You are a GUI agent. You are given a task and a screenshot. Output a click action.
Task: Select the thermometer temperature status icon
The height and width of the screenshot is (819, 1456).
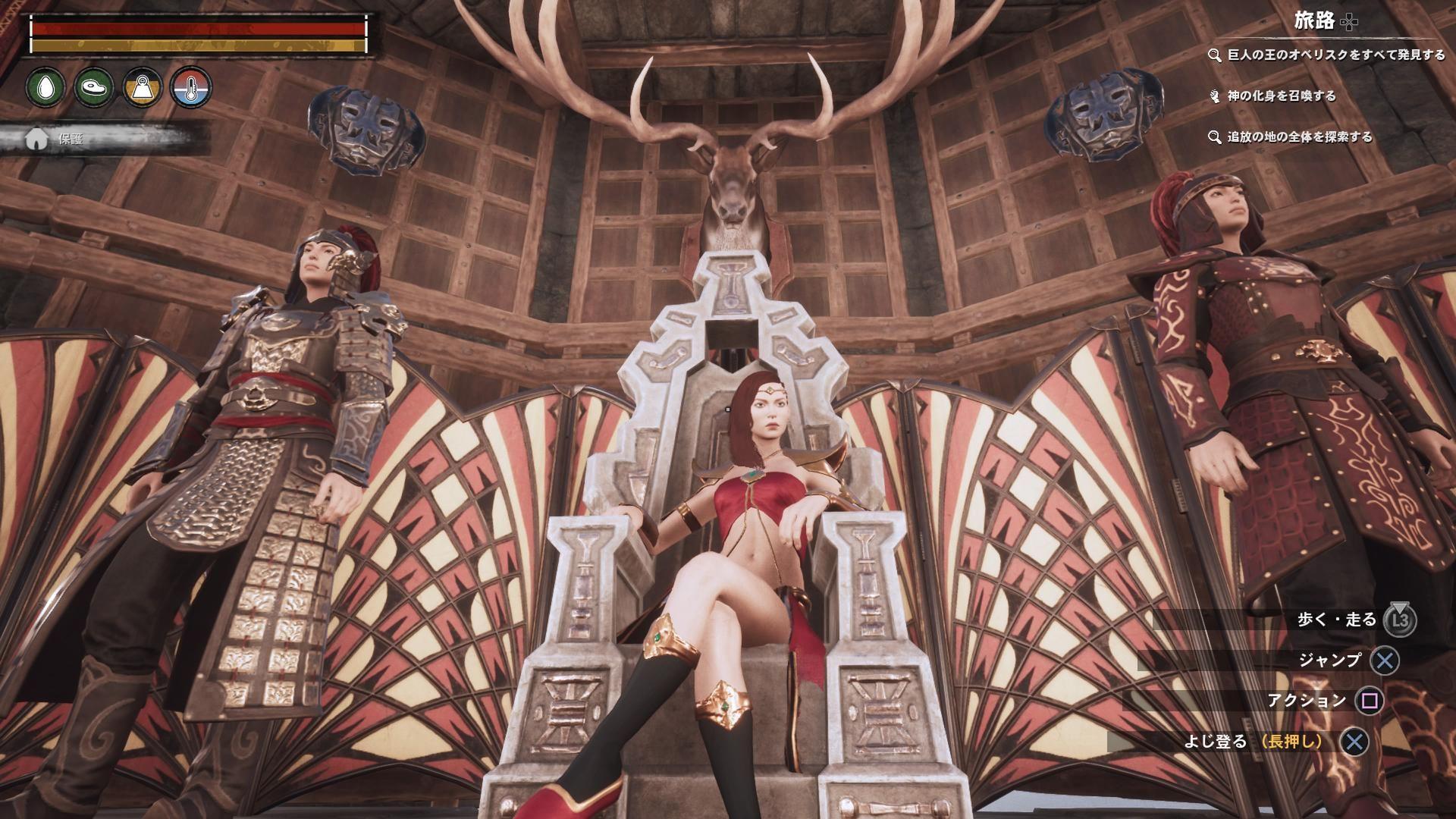(190, 87)
